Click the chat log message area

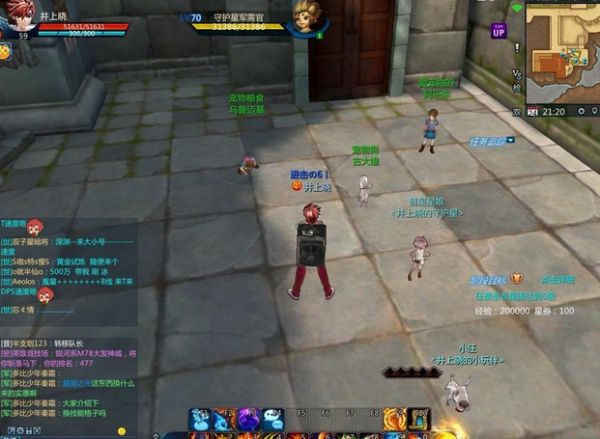[x=70, y=370]
